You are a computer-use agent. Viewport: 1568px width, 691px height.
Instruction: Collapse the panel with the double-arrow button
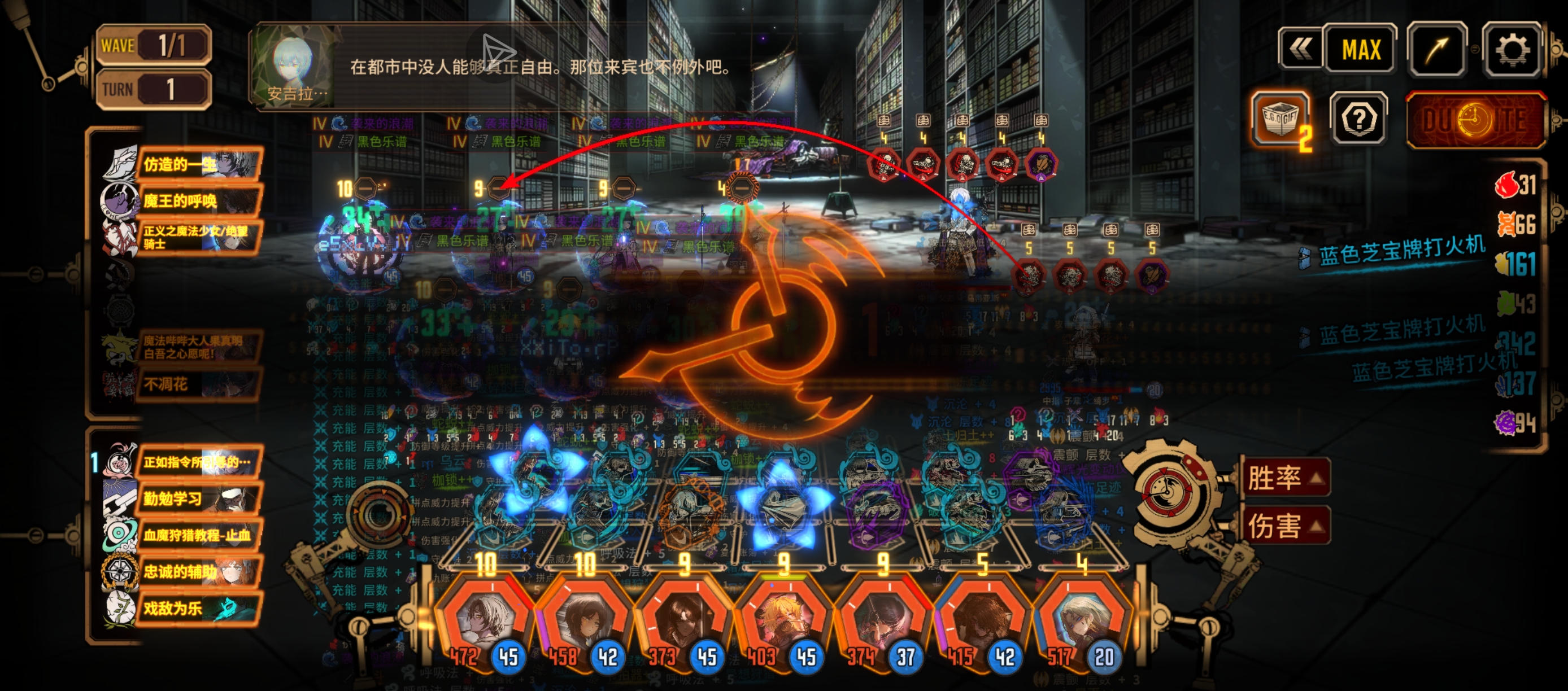click(1300, 50)
